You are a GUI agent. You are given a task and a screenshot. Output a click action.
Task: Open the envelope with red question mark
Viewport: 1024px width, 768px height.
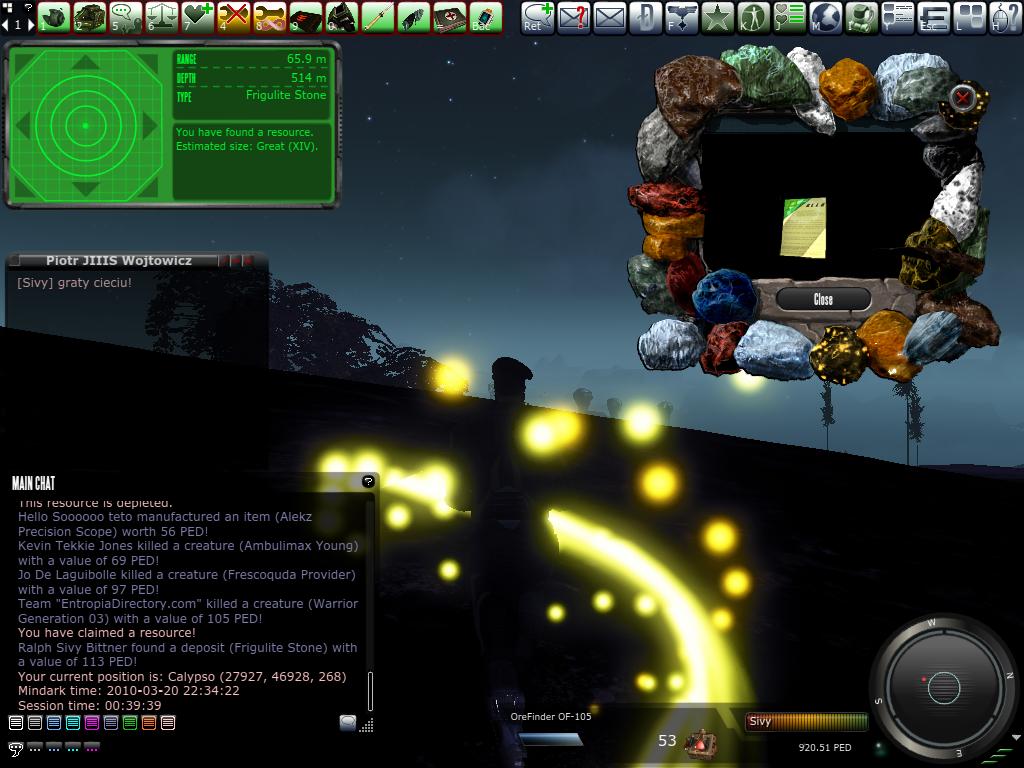coord(574,16)
